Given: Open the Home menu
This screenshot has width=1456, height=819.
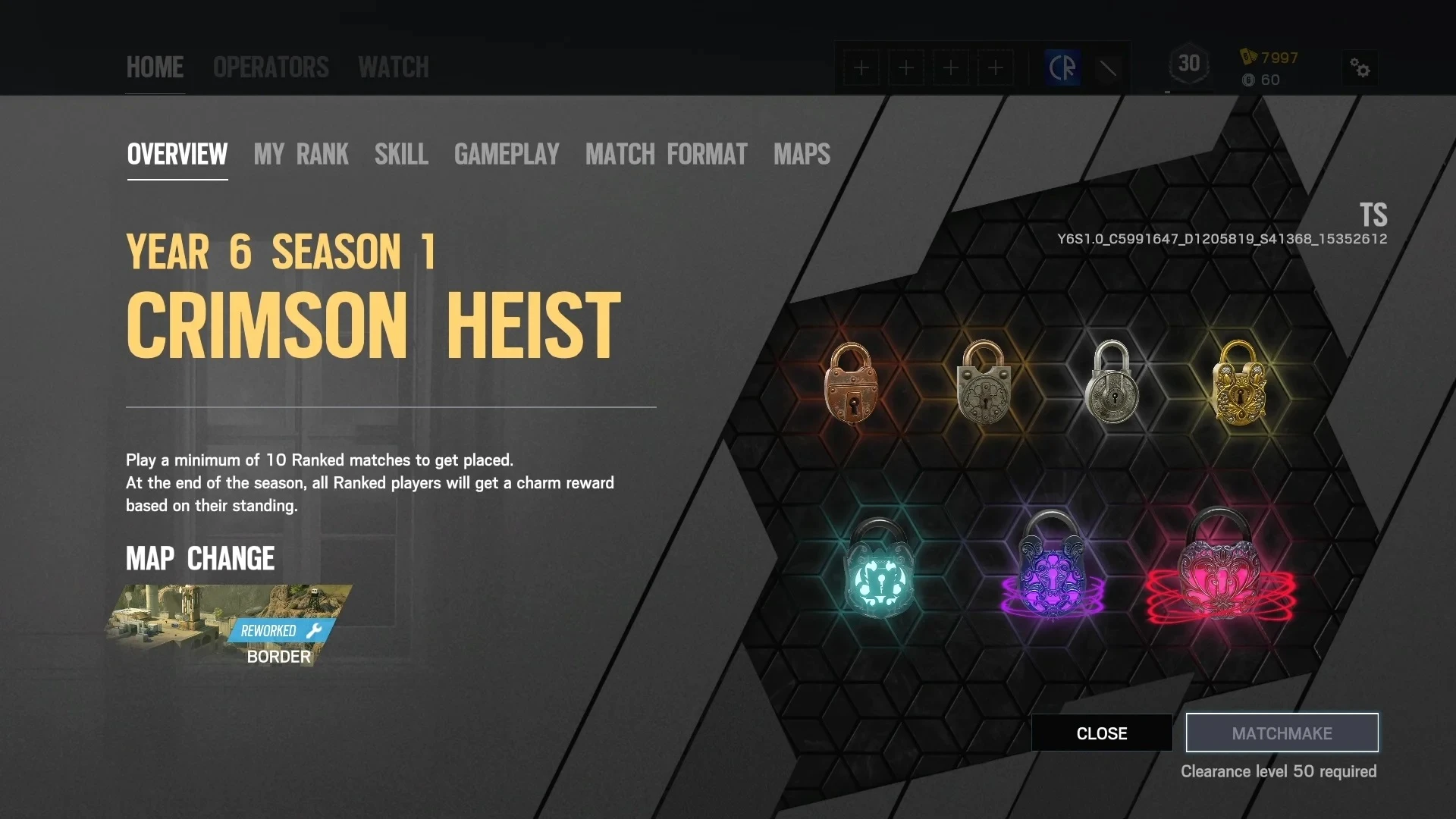Looking at the screenshot, I should (155, 67).
